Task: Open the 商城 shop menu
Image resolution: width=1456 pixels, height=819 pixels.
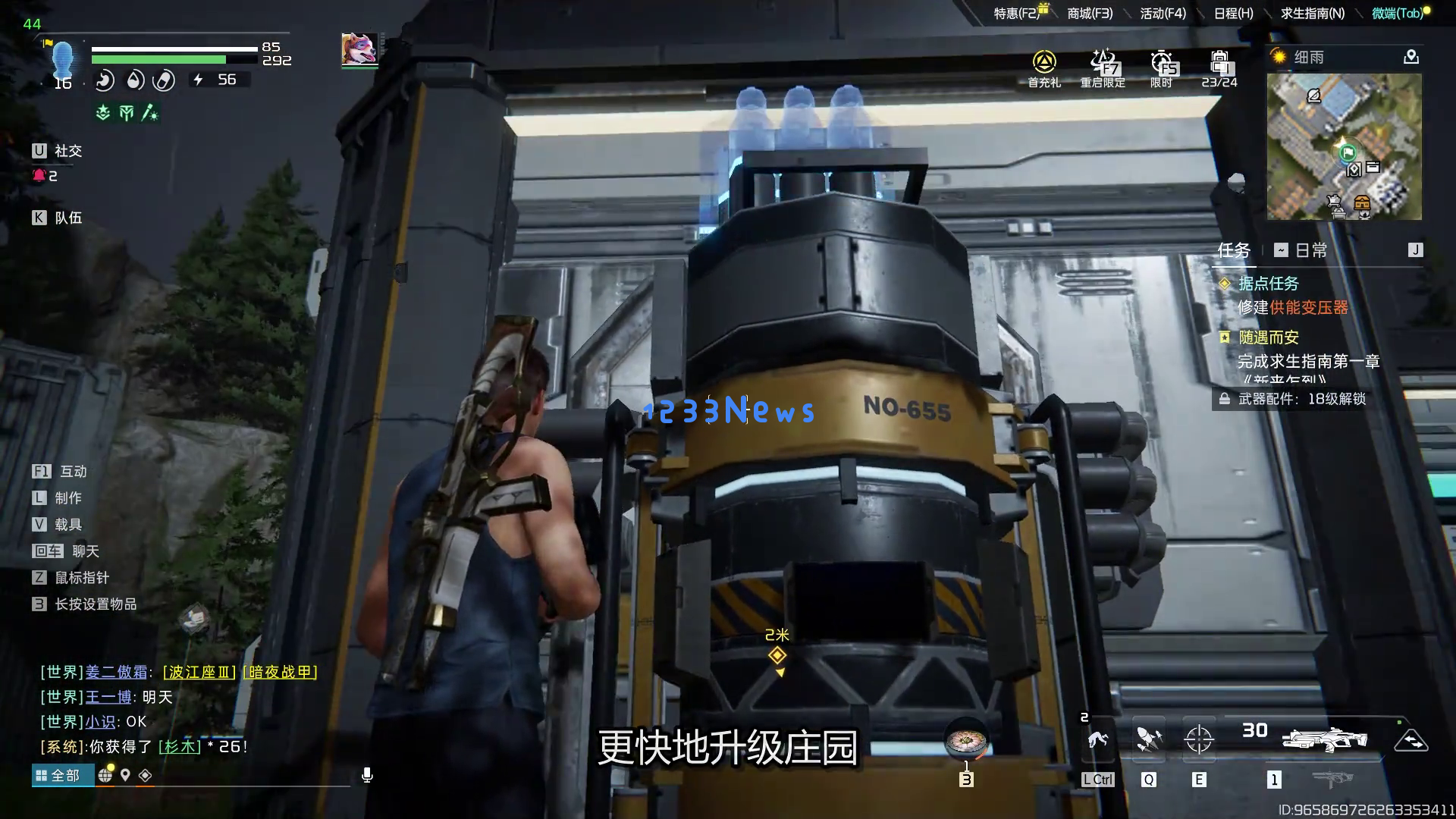Action: [x=1090, y=14]
